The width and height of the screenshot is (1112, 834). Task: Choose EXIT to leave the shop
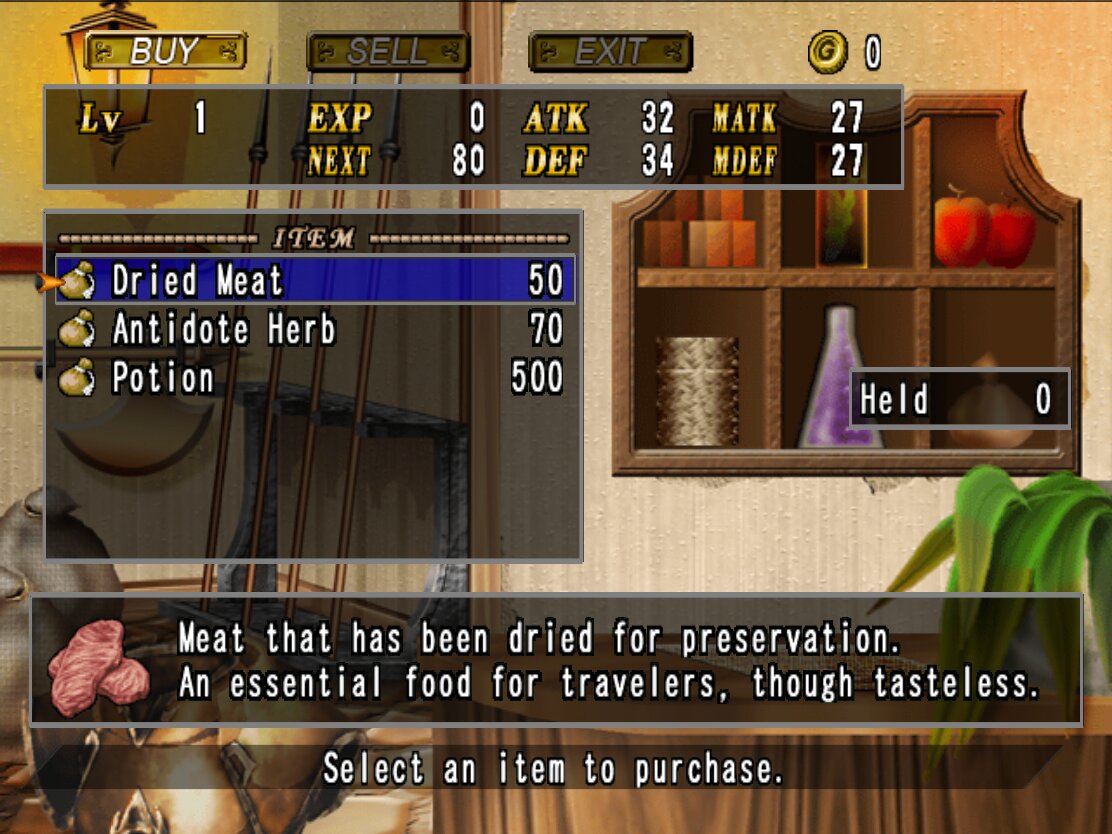tap(610, 51)
